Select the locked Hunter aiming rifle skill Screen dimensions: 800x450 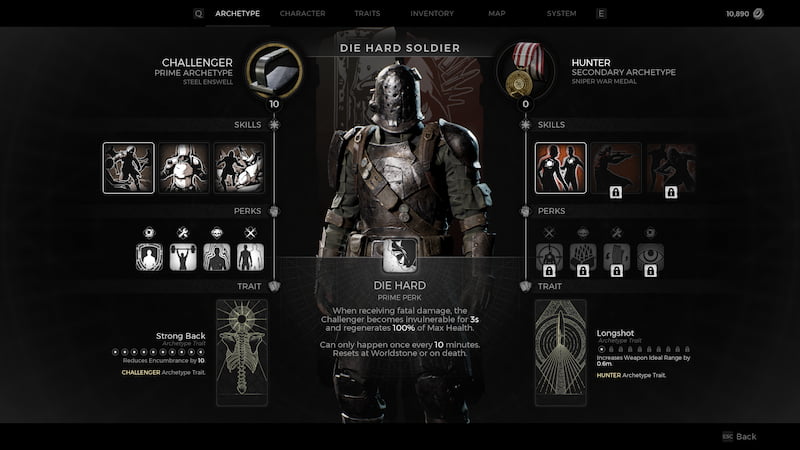[x=616, y=167]
